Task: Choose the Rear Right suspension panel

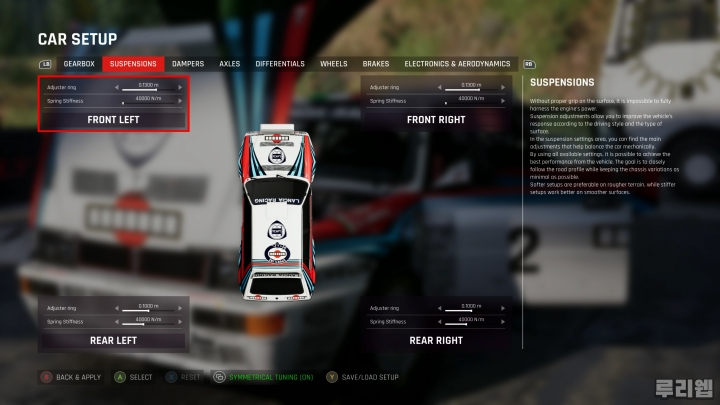Action: point(436,340)
